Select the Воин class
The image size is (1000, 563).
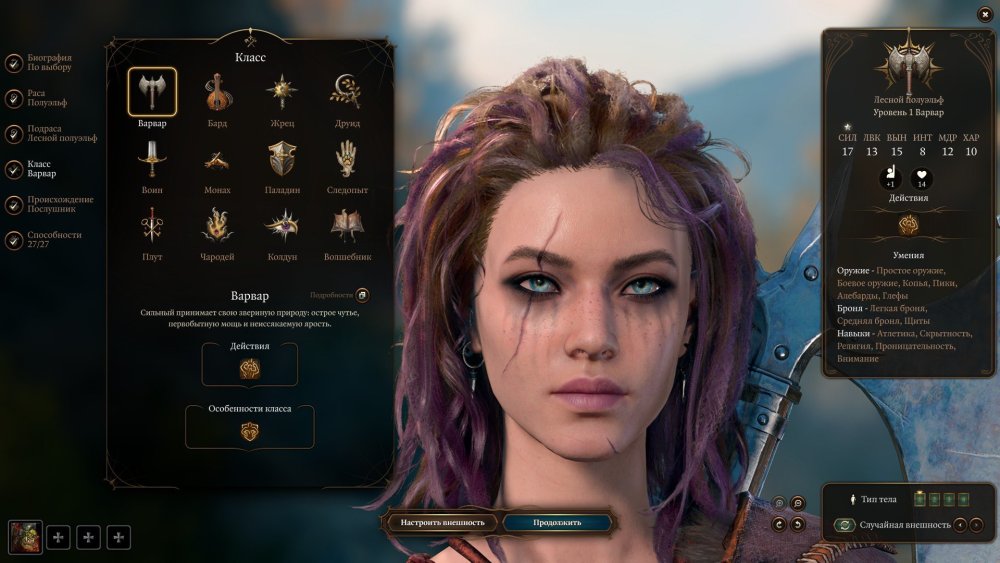[152, 160]
